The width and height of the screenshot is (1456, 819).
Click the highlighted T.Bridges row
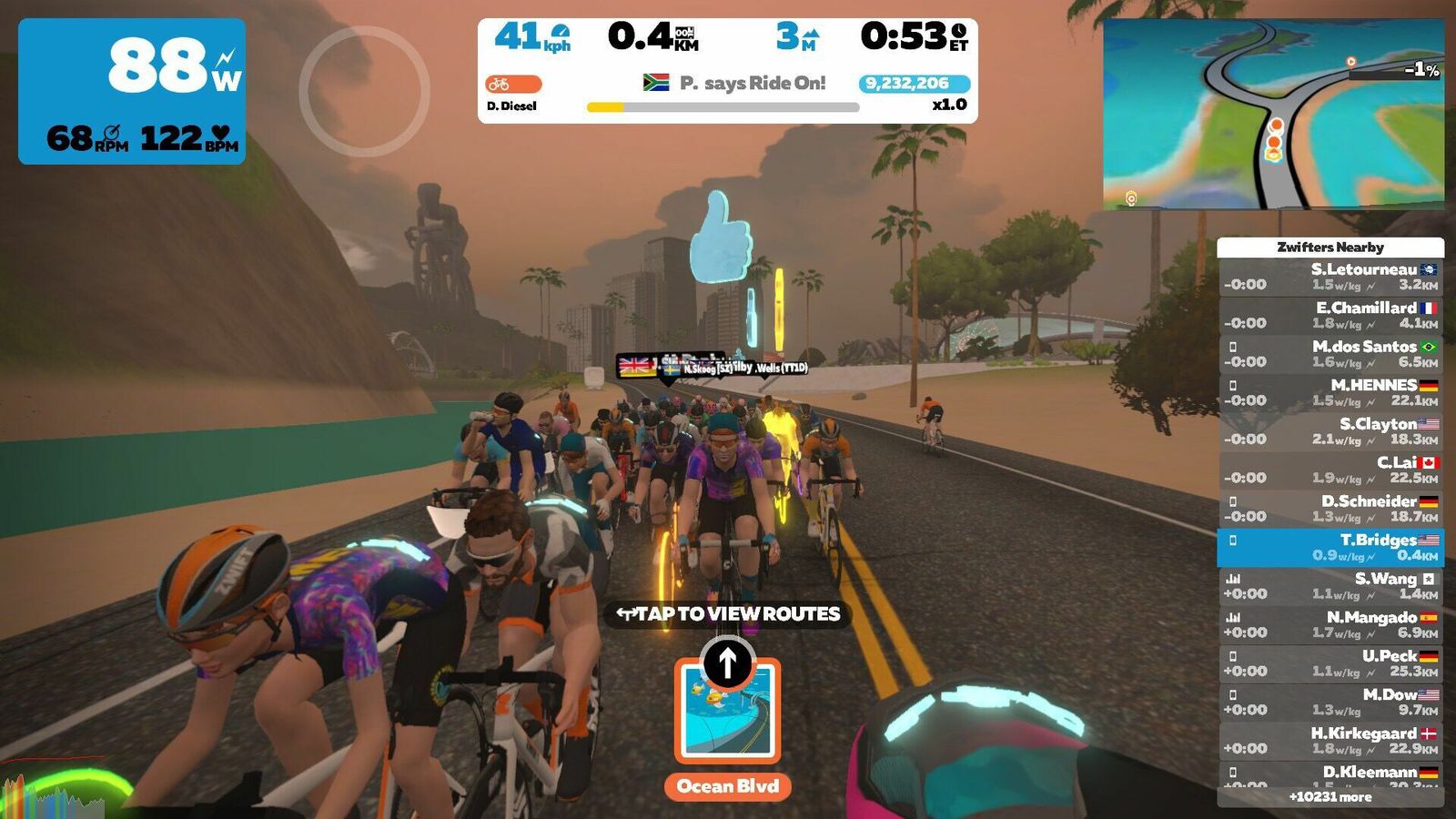point(1330,547)
